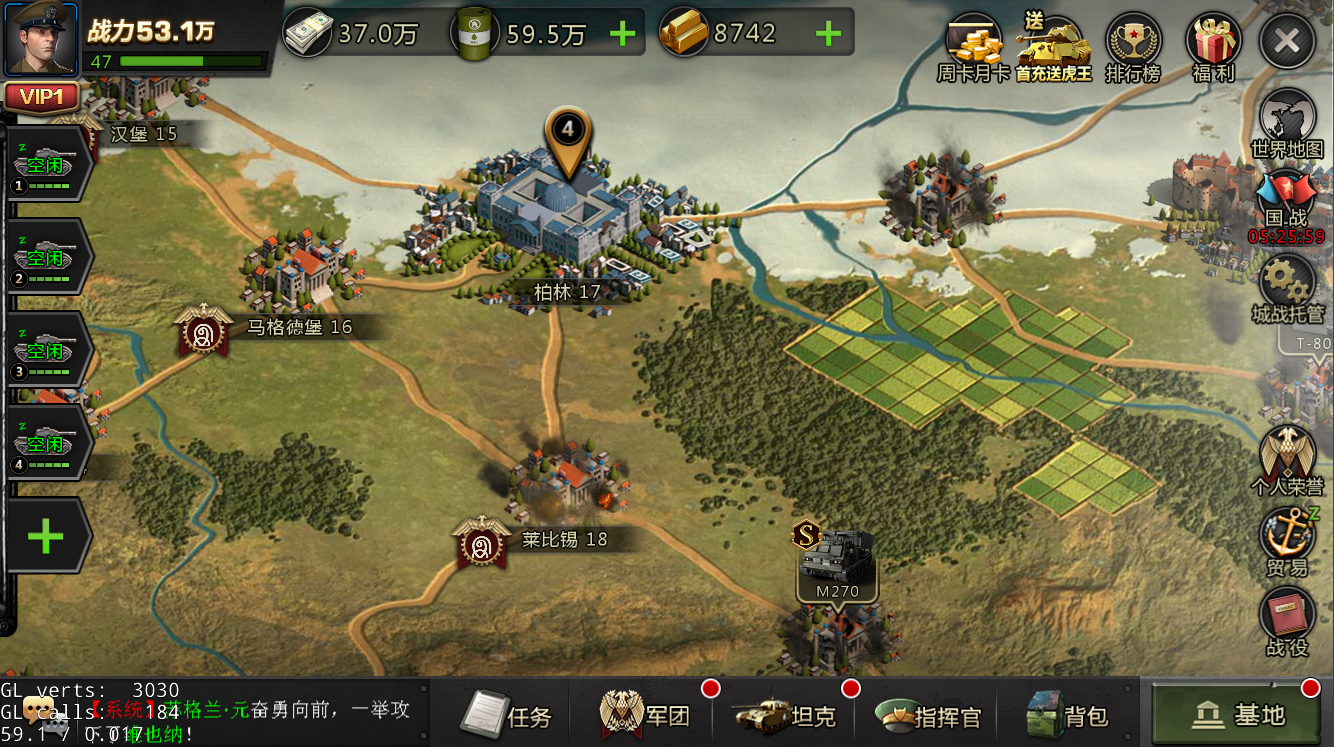
Task: Add more oil with the green plus
Action: [x=622, y=34]
